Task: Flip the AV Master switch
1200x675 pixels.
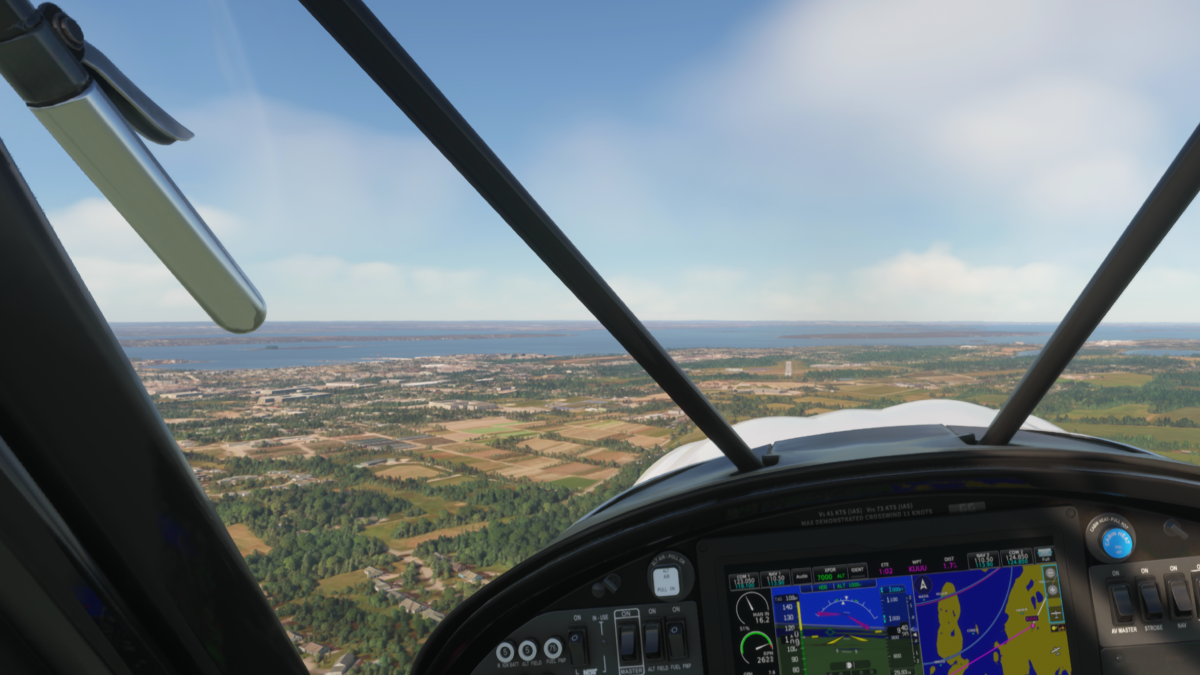Action: [x=1122, y=600]
